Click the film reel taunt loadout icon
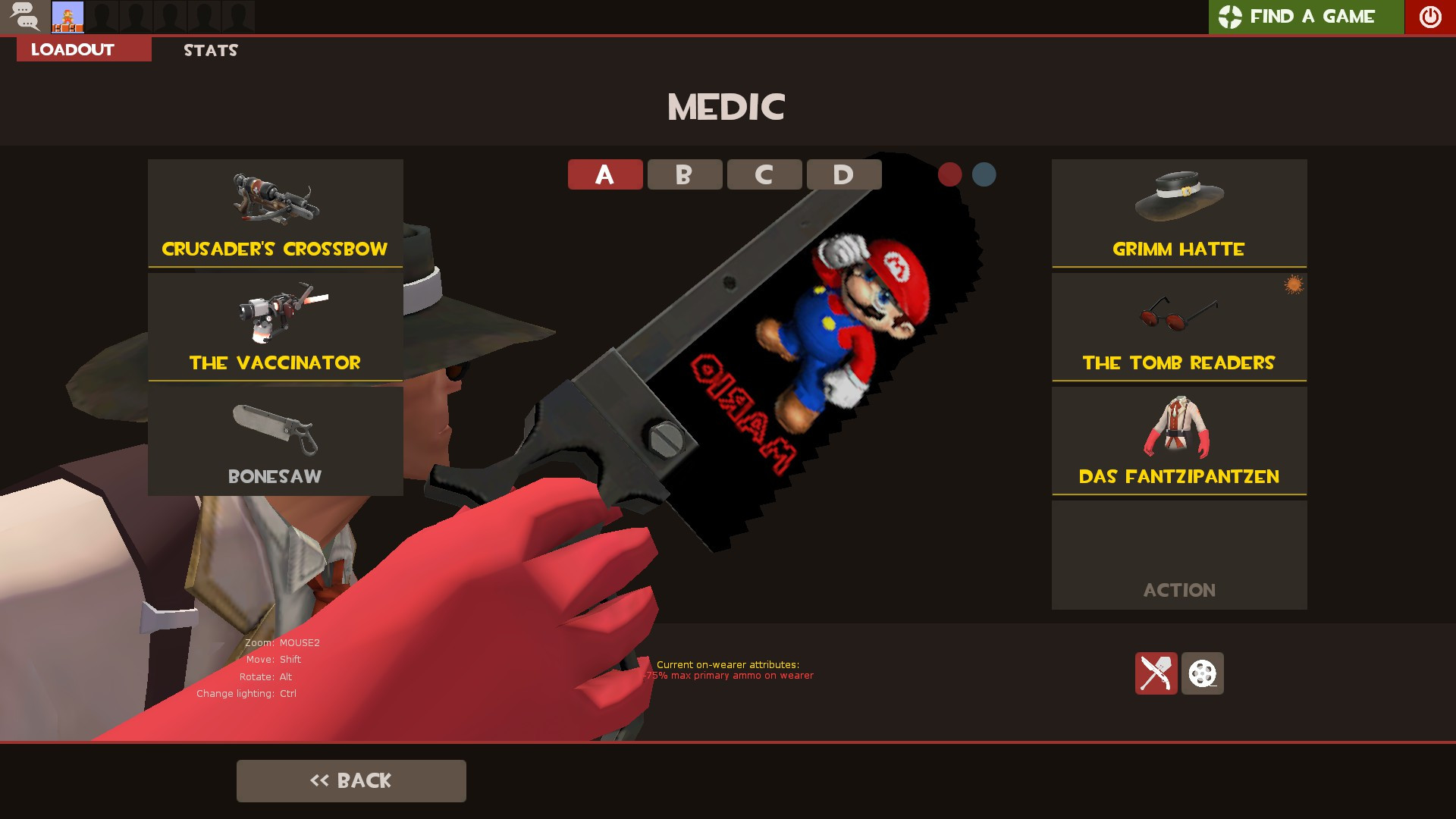Screen dimensions: 1456x819 [x=1203, y=674]
